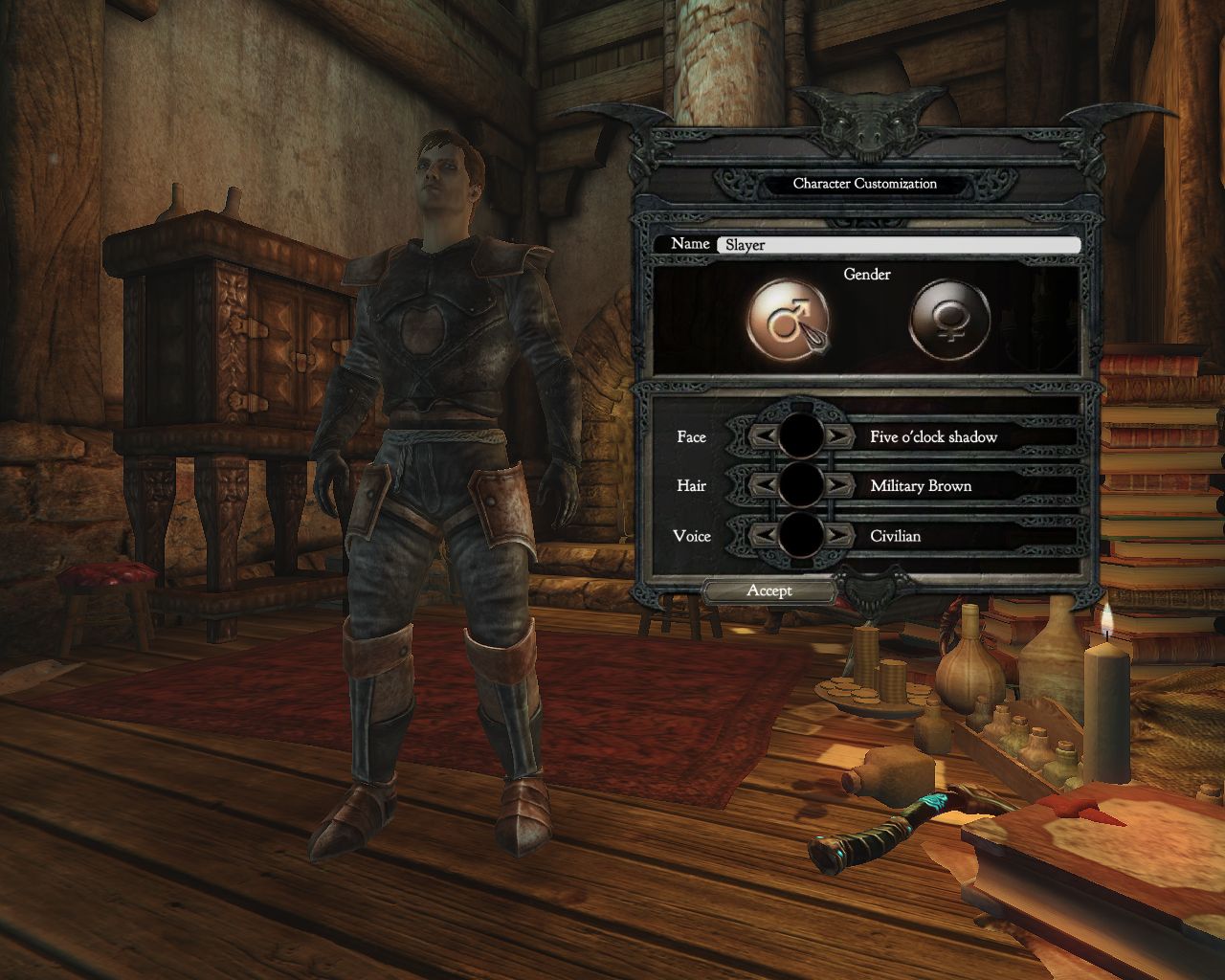Select the previous Voice option
The width and height of the screenshot is (1225, 980).
click(765, 535)
